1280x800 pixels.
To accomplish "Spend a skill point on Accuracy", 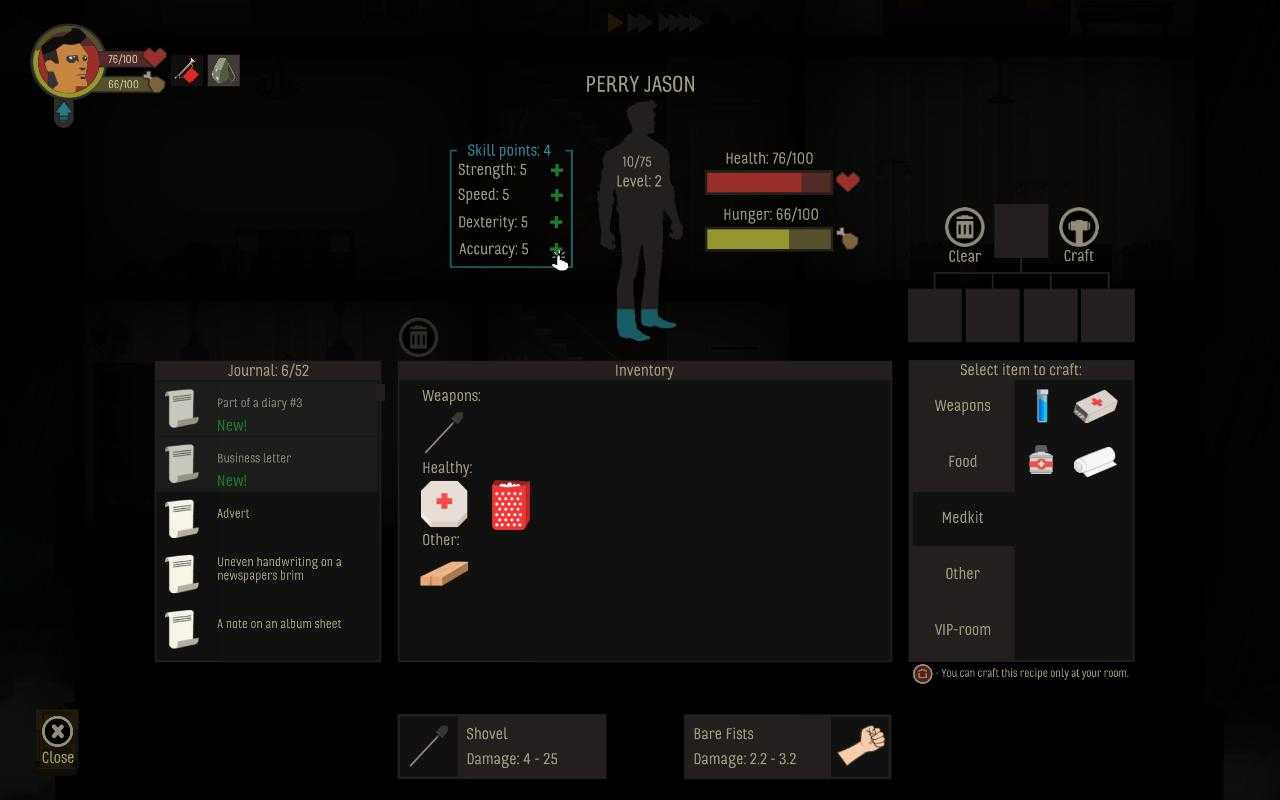I will 556,249.
